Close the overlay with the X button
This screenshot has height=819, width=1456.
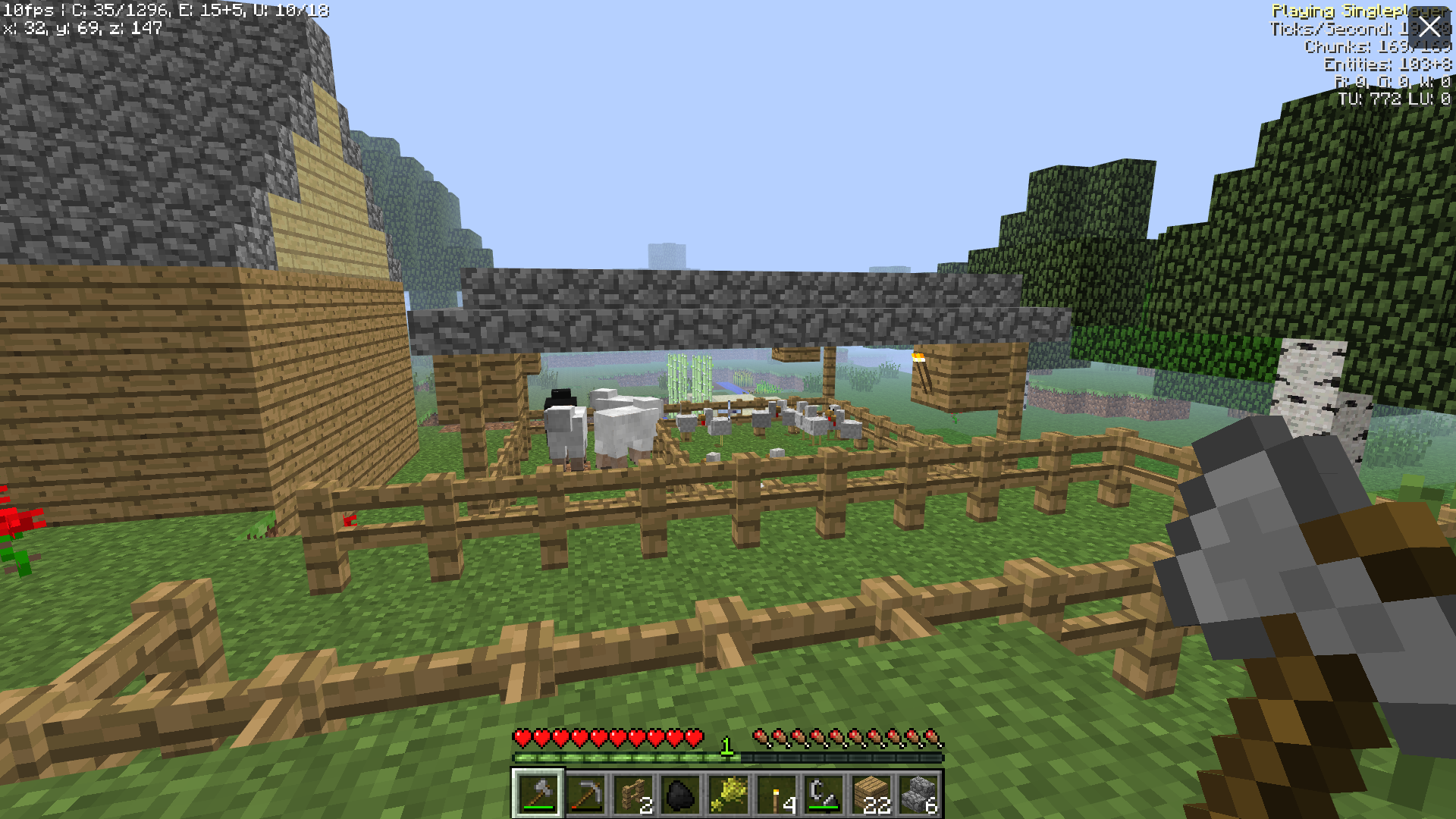pyautogui.click(x=1429, y=27)
